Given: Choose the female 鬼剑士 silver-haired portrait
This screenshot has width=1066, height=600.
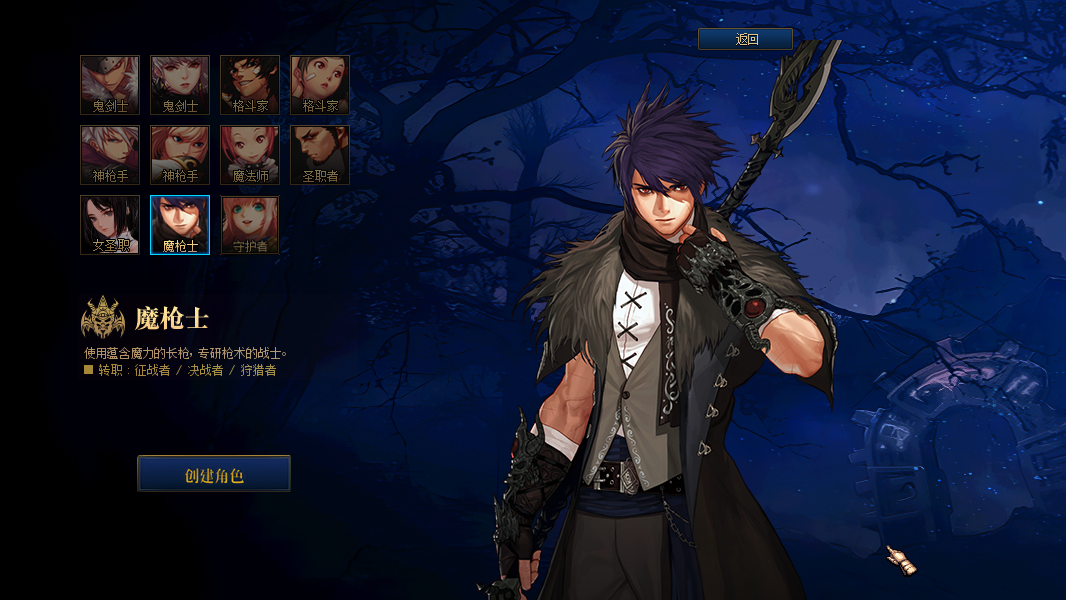Looking at the screenshot, I should point(180,85).
